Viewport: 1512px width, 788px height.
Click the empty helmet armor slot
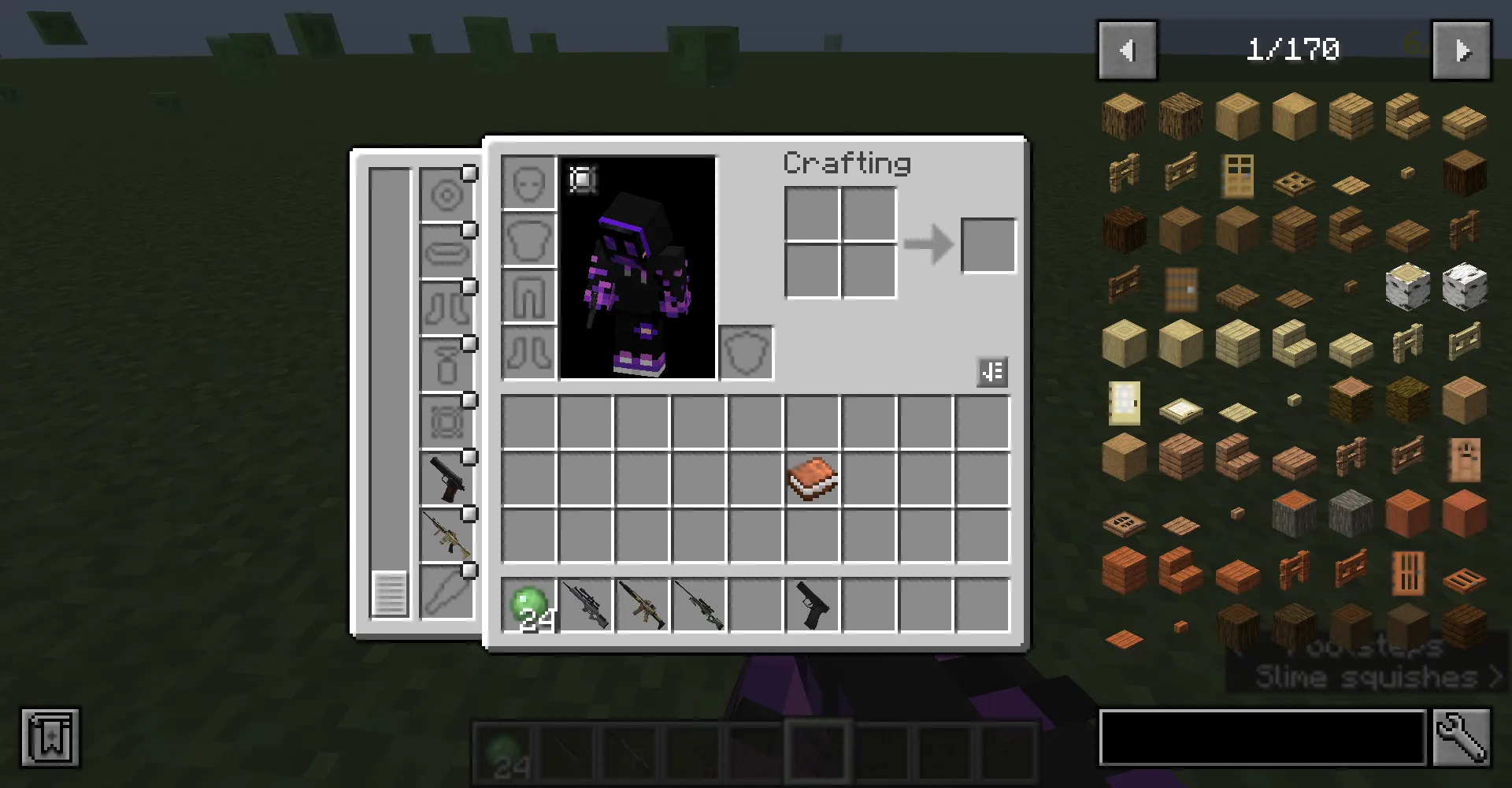click(x=529, y=184)
